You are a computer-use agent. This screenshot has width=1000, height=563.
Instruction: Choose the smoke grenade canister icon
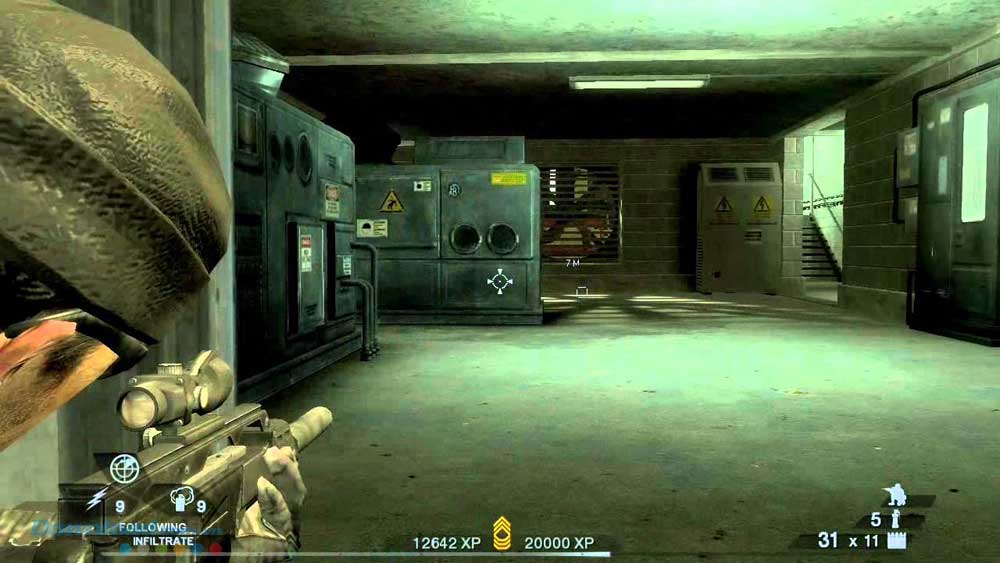[181, 499]
